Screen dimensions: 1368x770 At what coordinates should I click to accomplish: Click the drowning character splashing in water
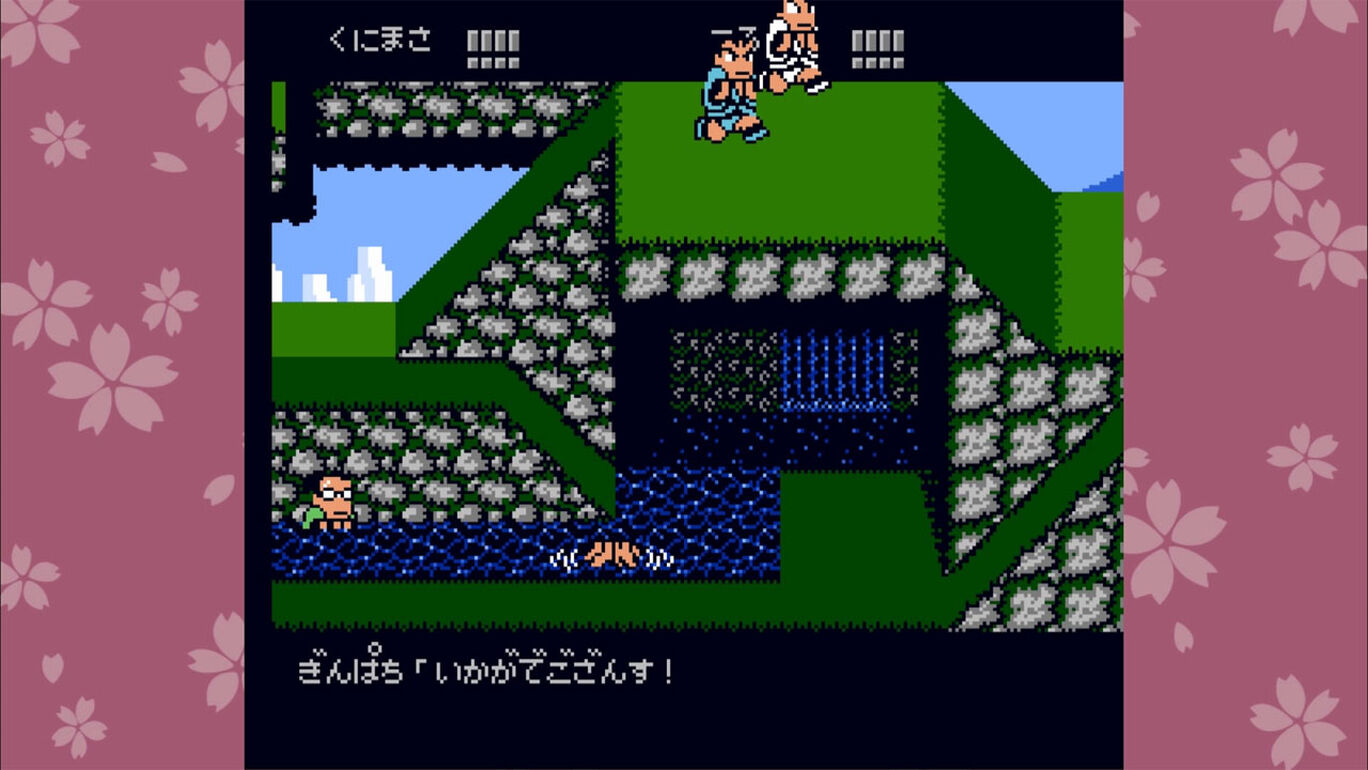[612, 553]
